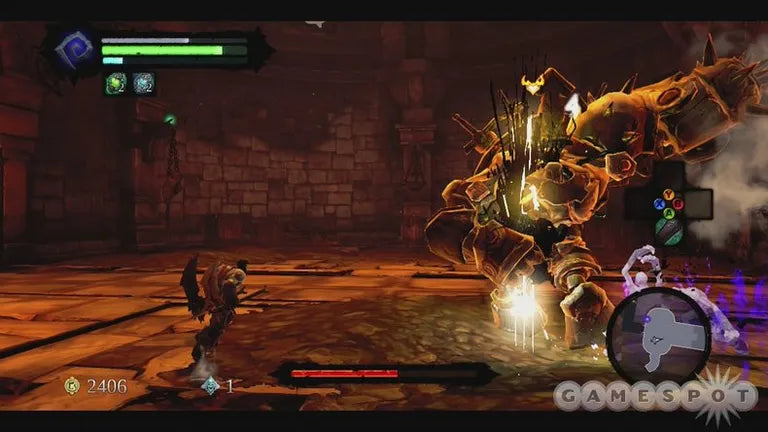Click the GameSpot watermark logo
The height and width of the screenshot is (432, 768).
pos(655,395)
